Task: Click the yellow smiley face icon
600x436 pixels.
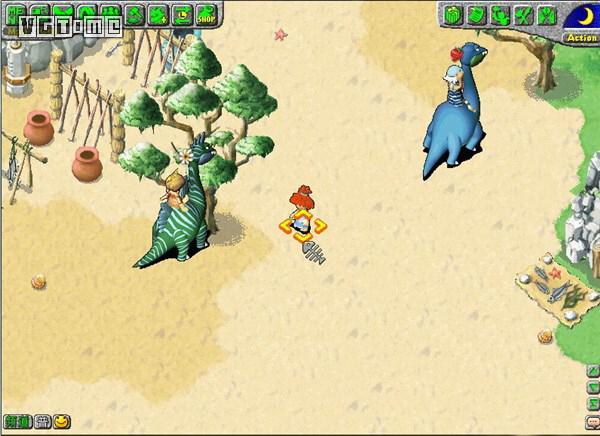Action: 62,421
